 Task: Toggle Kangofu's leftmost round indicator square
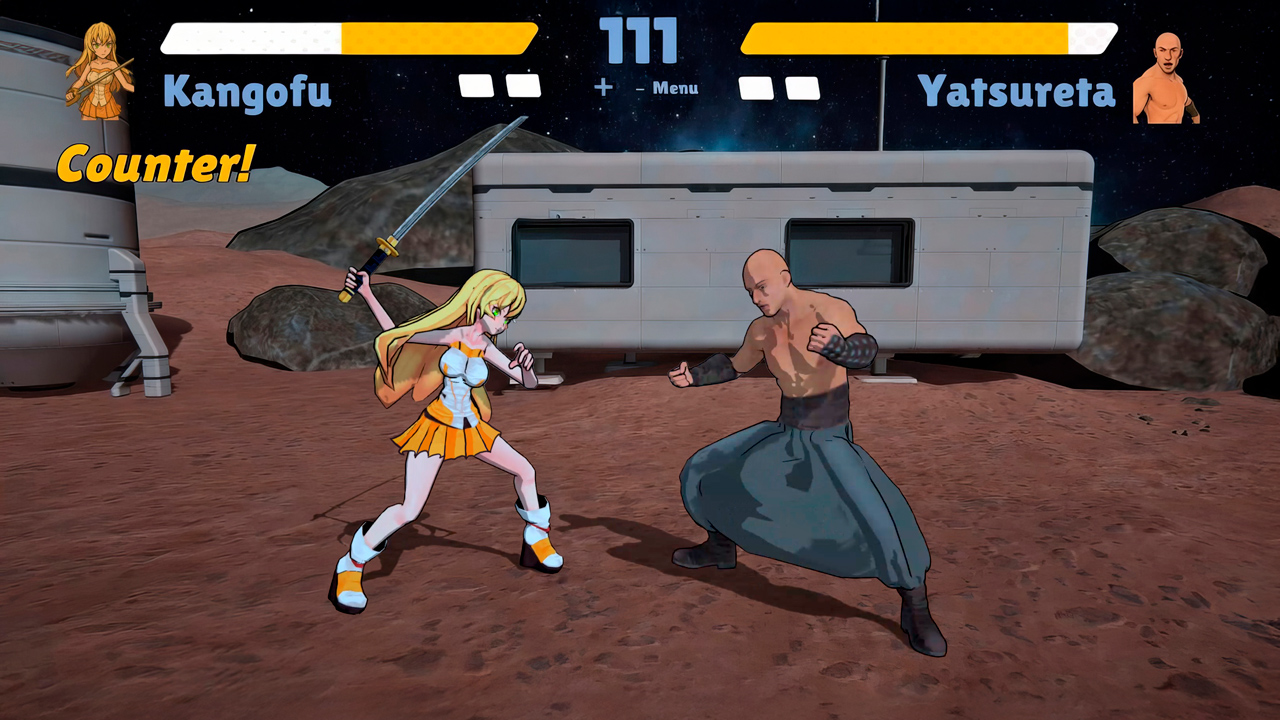pos(476,87)
